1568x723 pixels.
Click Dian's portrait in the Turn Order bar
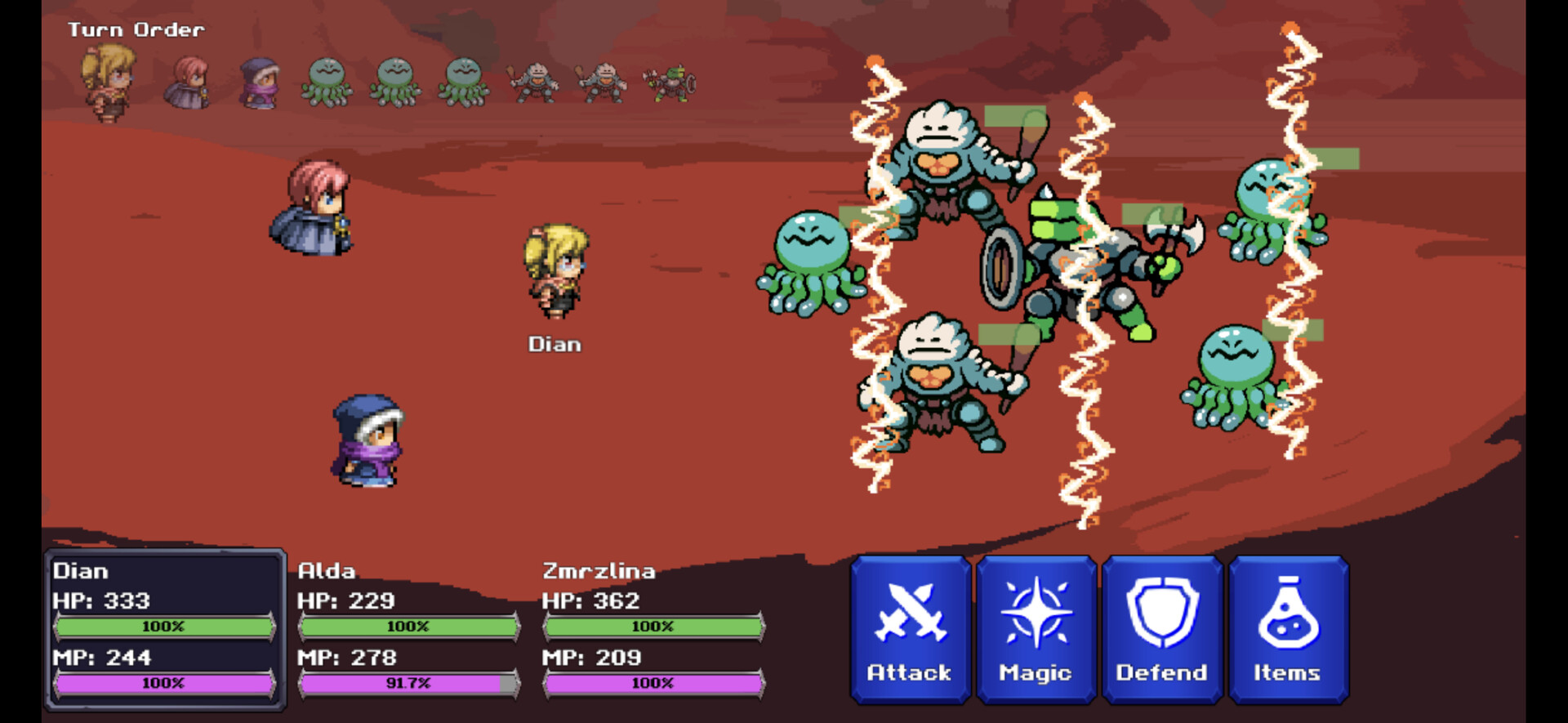coord(109,79)
